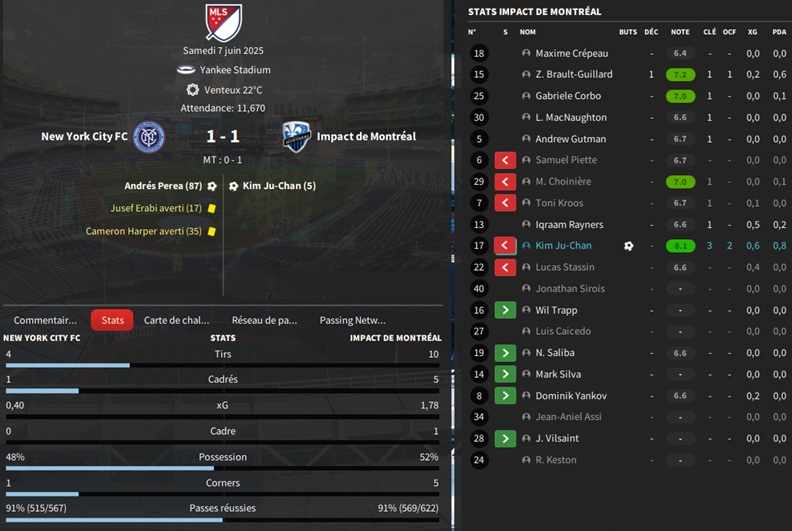Sort players by BUTS column
The height and width of the screenshot is (531, 792).
pyautogui.click(x=628, y=32)
